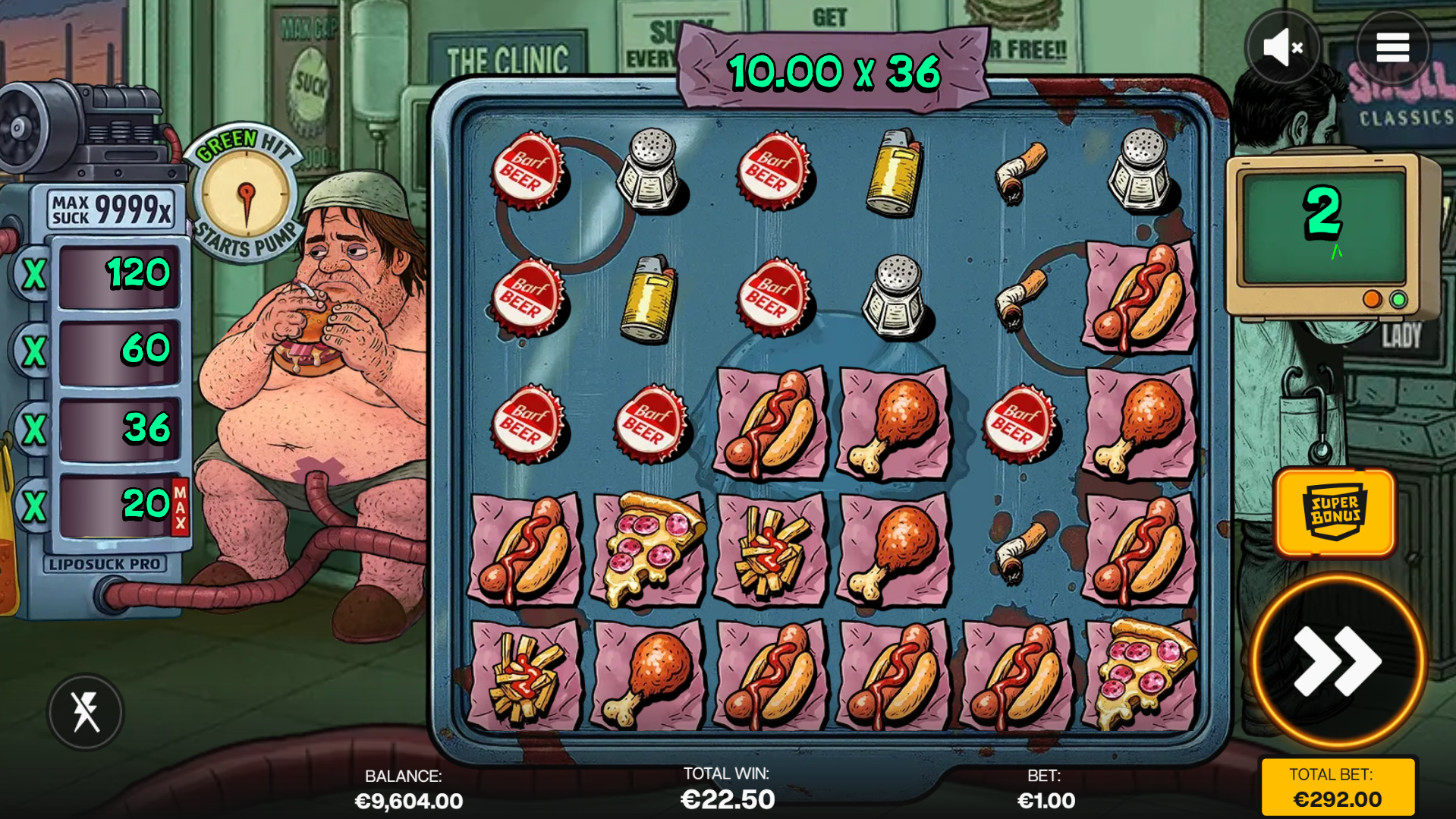Viewport: 1456px width, 819px height.
Task: Spin with the double-arrow button
Action: [1337, 660]
